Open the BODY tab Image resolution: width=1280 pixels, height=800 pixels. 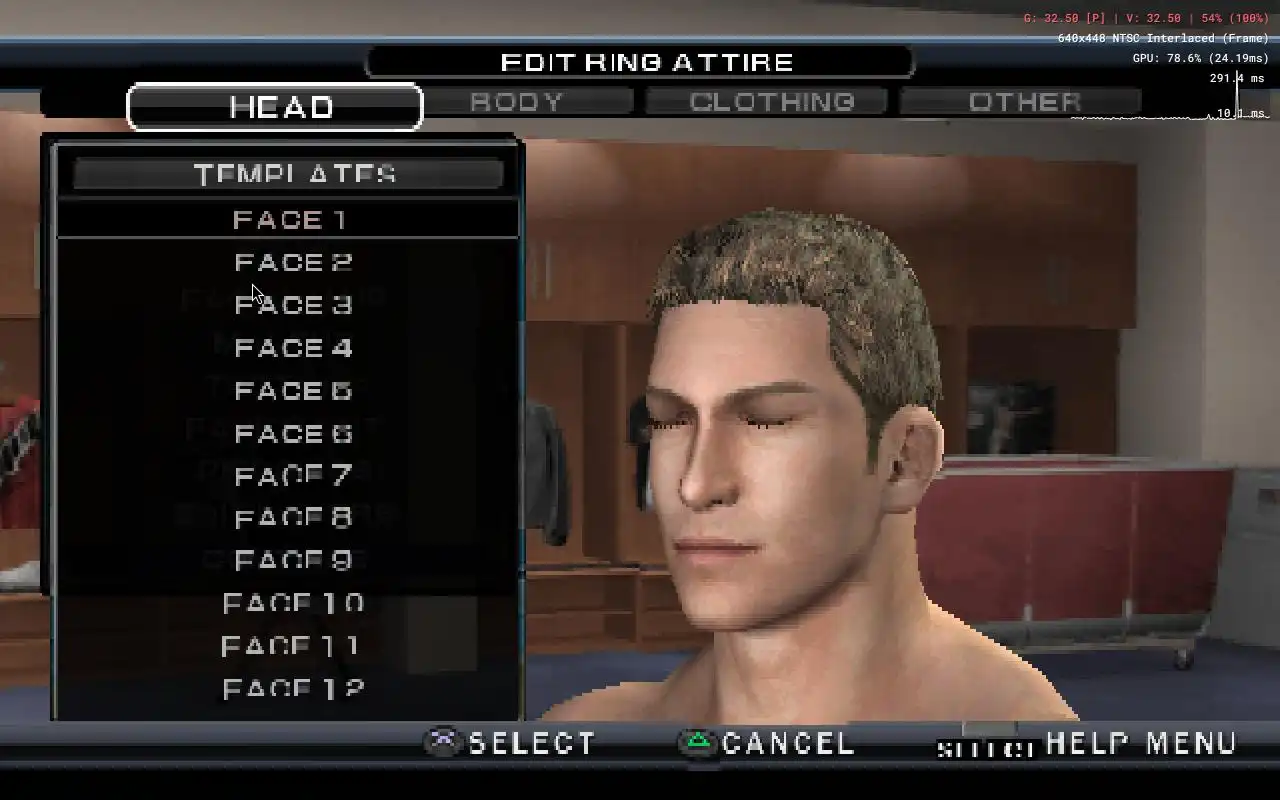(x=517, y=102)
